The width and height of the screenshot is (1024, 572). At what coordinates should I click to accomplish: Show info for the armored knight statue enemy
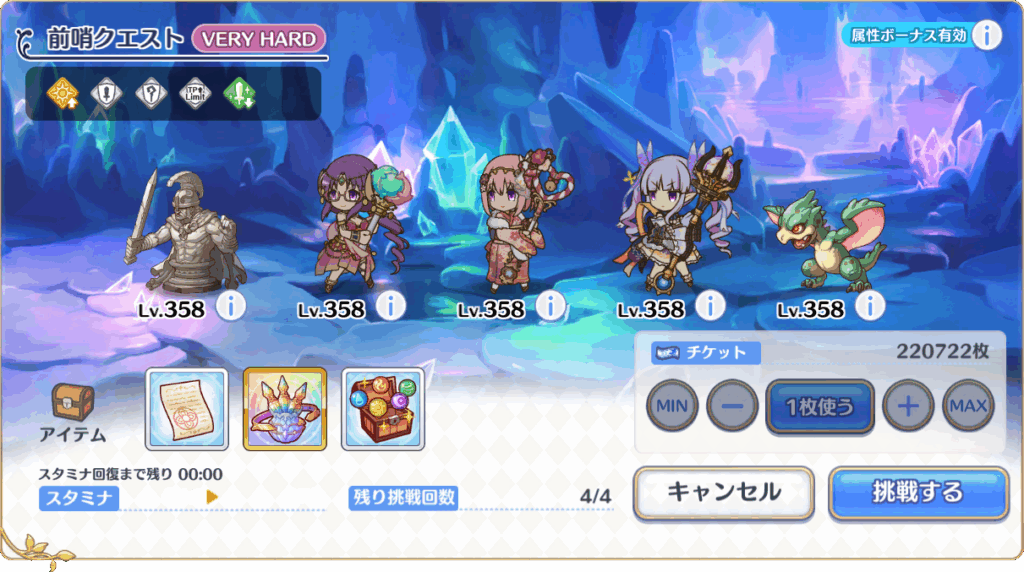(x=231, y=306)
